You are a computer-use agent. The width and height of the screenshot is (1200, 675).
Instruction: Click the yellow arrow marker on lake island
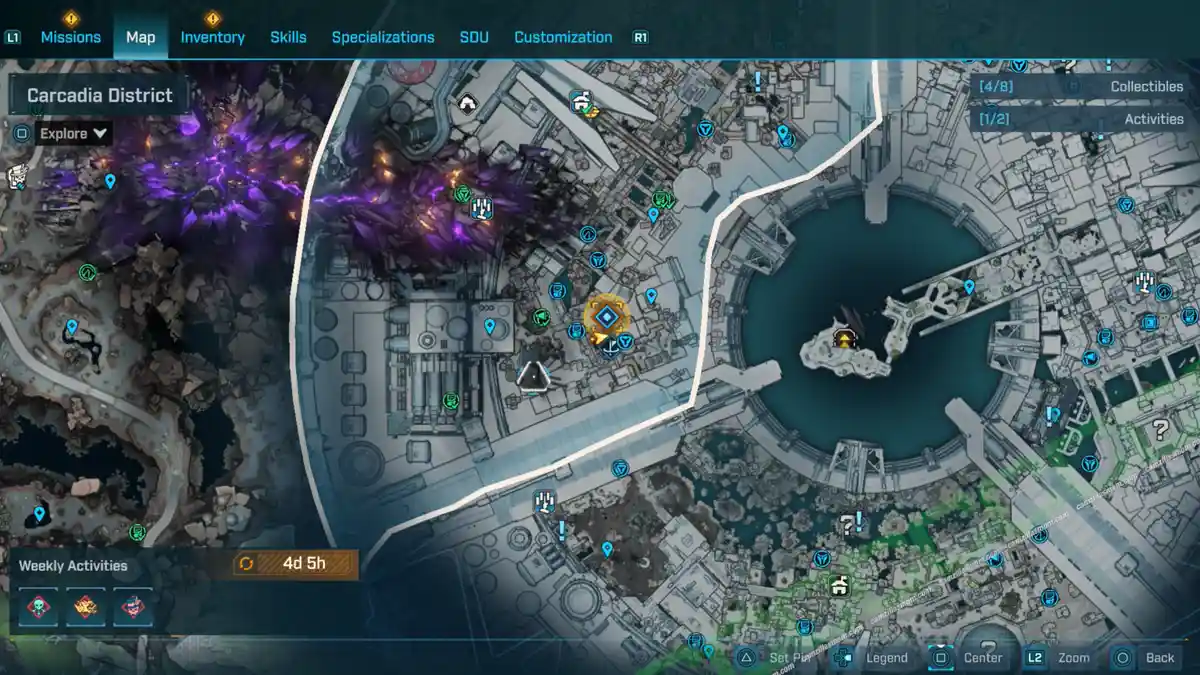click(846, 339)
